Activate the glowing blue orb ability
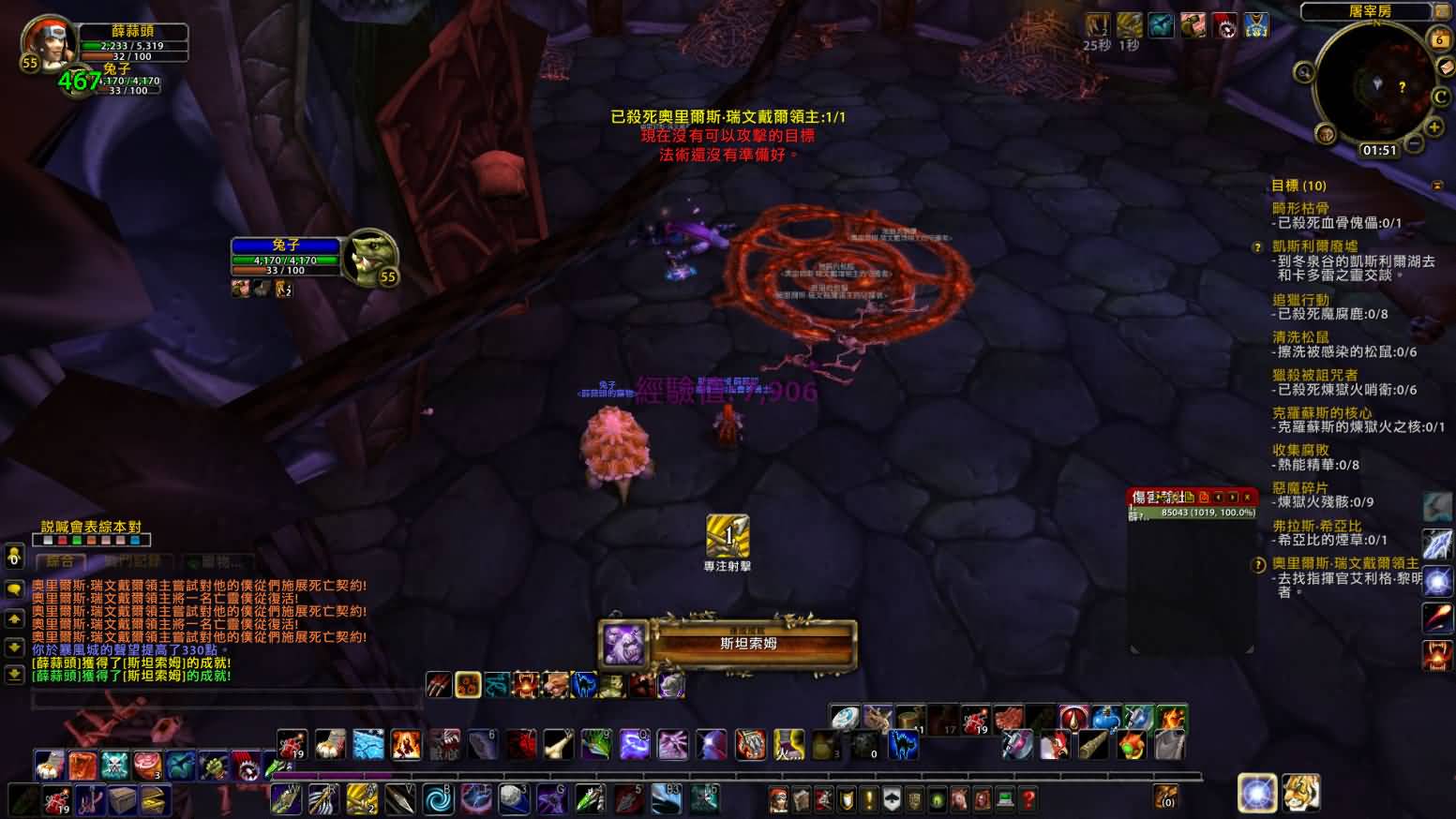 (1256, 793)
